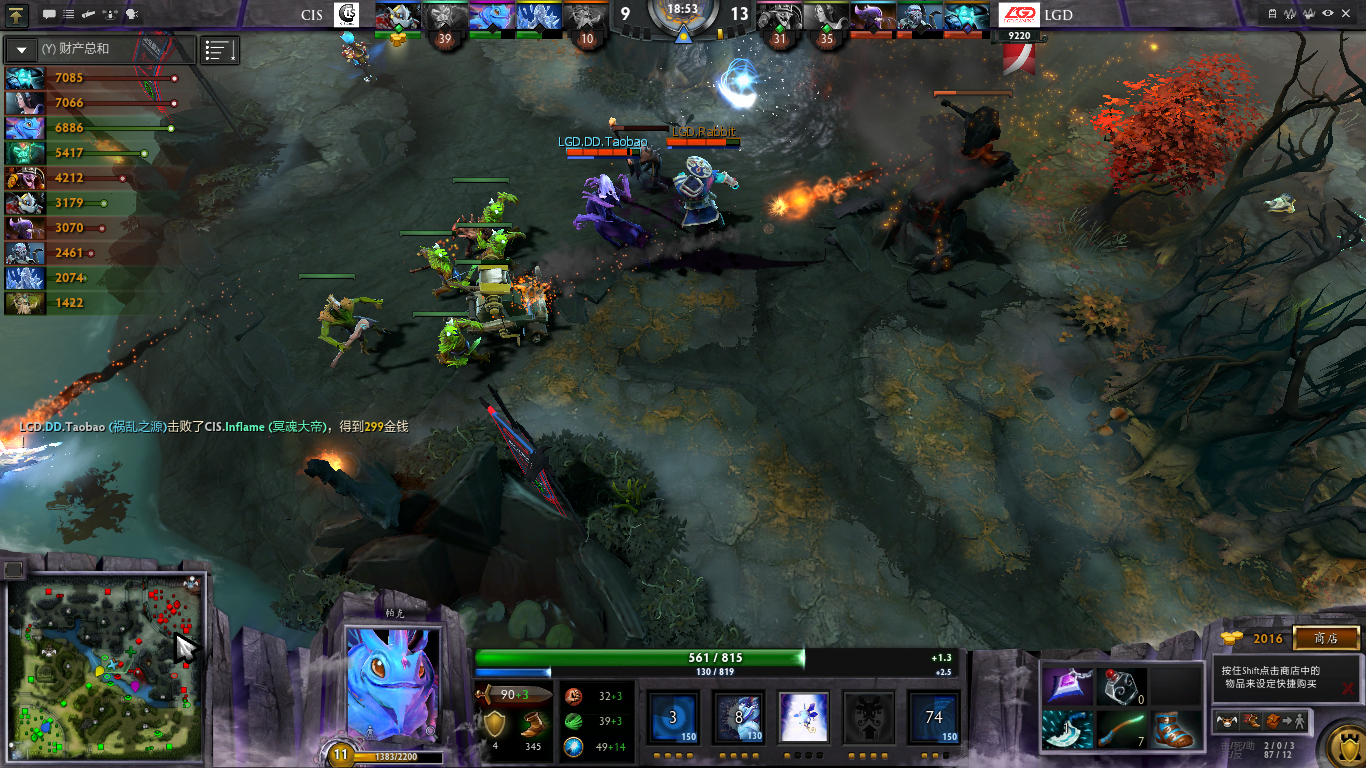Image resolution: width=1366 pixels, height=768 pixels.
Task: Open the 商店 shop button
Action: point(1326,638)
